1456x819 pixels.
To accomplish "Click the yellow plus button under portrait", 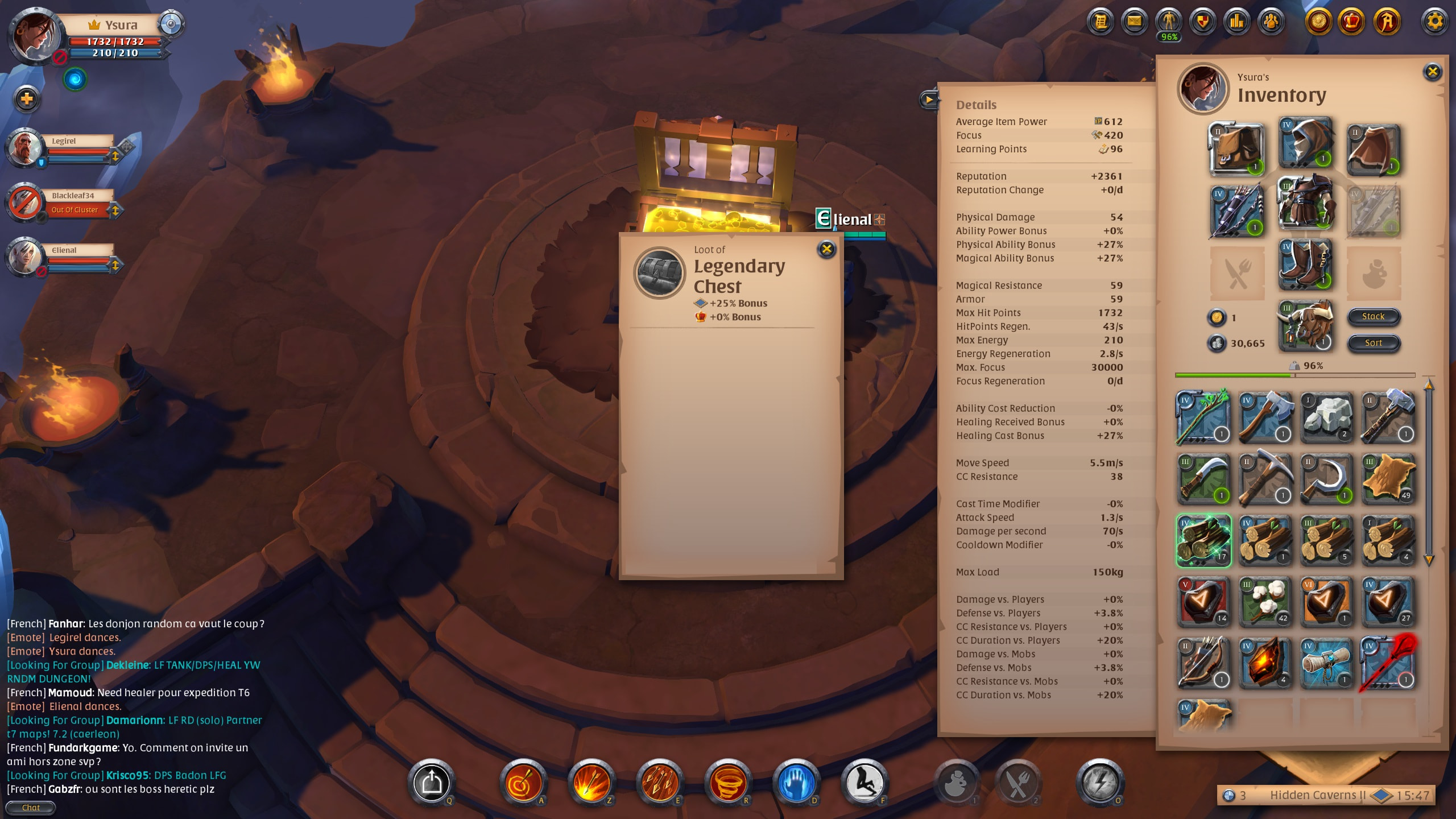I will click(27, 100).
